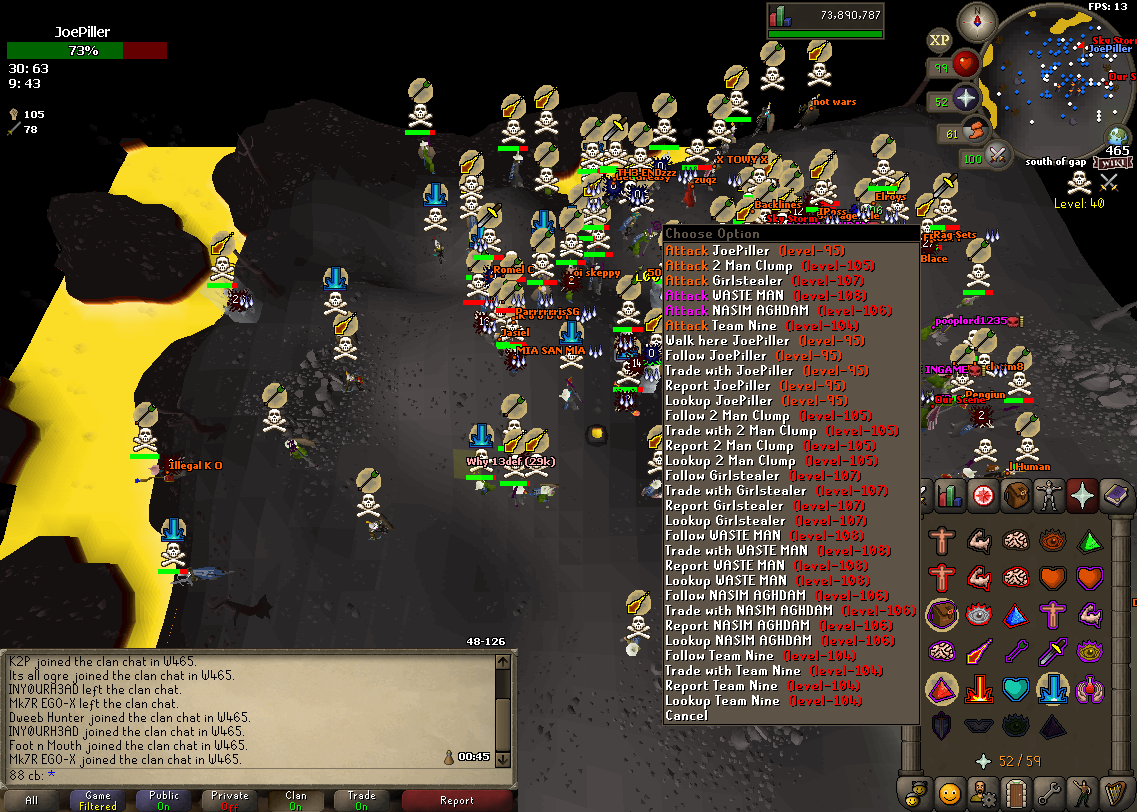Screen dimensions: 1137x812
Task: Switch chat to the Clan filter
Action: coord(295,800)
